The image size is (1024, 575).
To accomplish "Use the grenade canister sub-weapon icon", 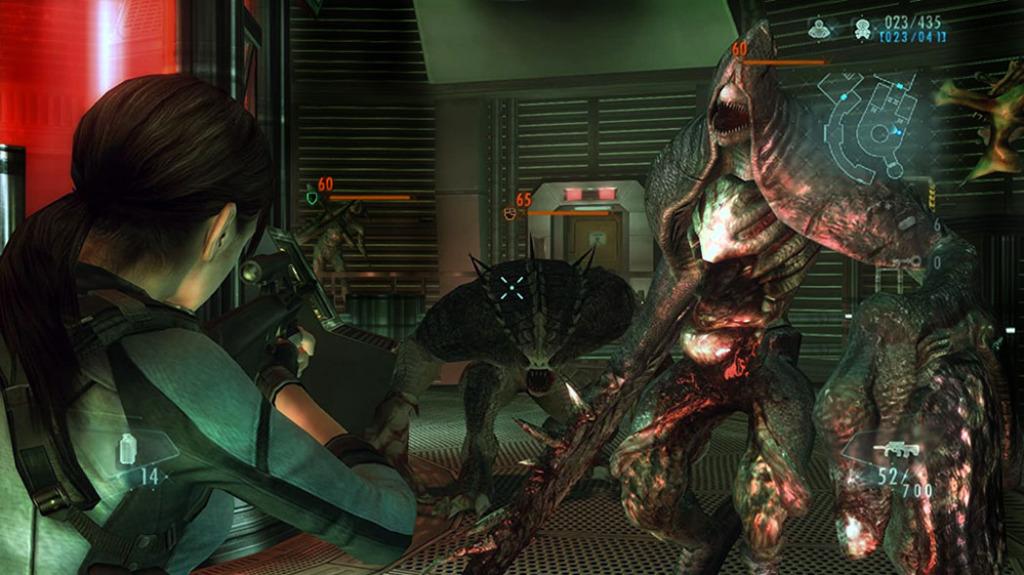I will click(128, 449).
